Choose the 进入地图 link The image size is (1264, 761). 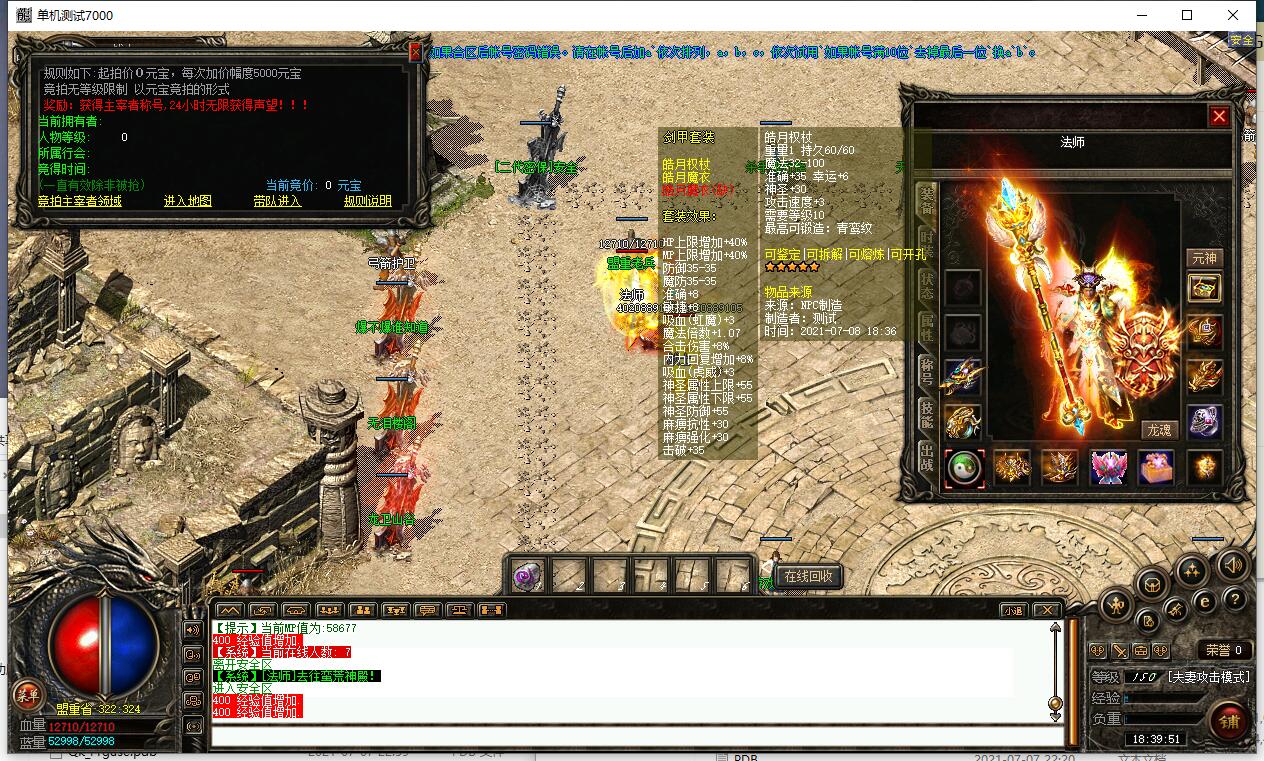[x=188, y=201]
